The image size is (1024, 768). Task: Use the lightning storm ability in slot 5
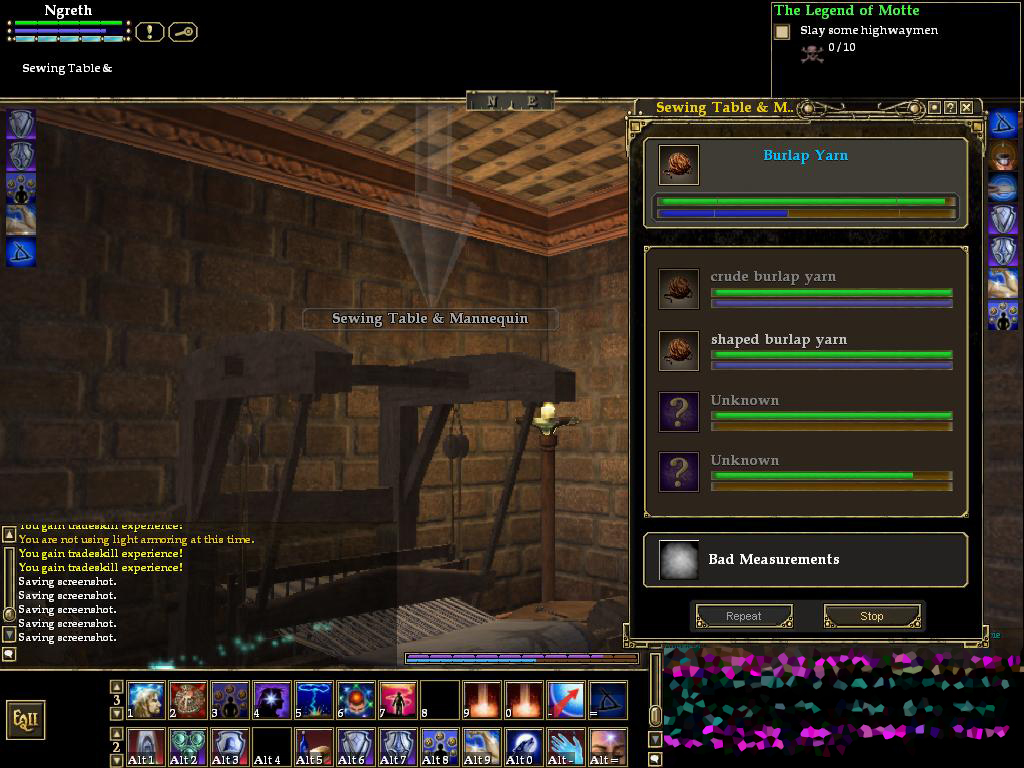click(314, 700)
